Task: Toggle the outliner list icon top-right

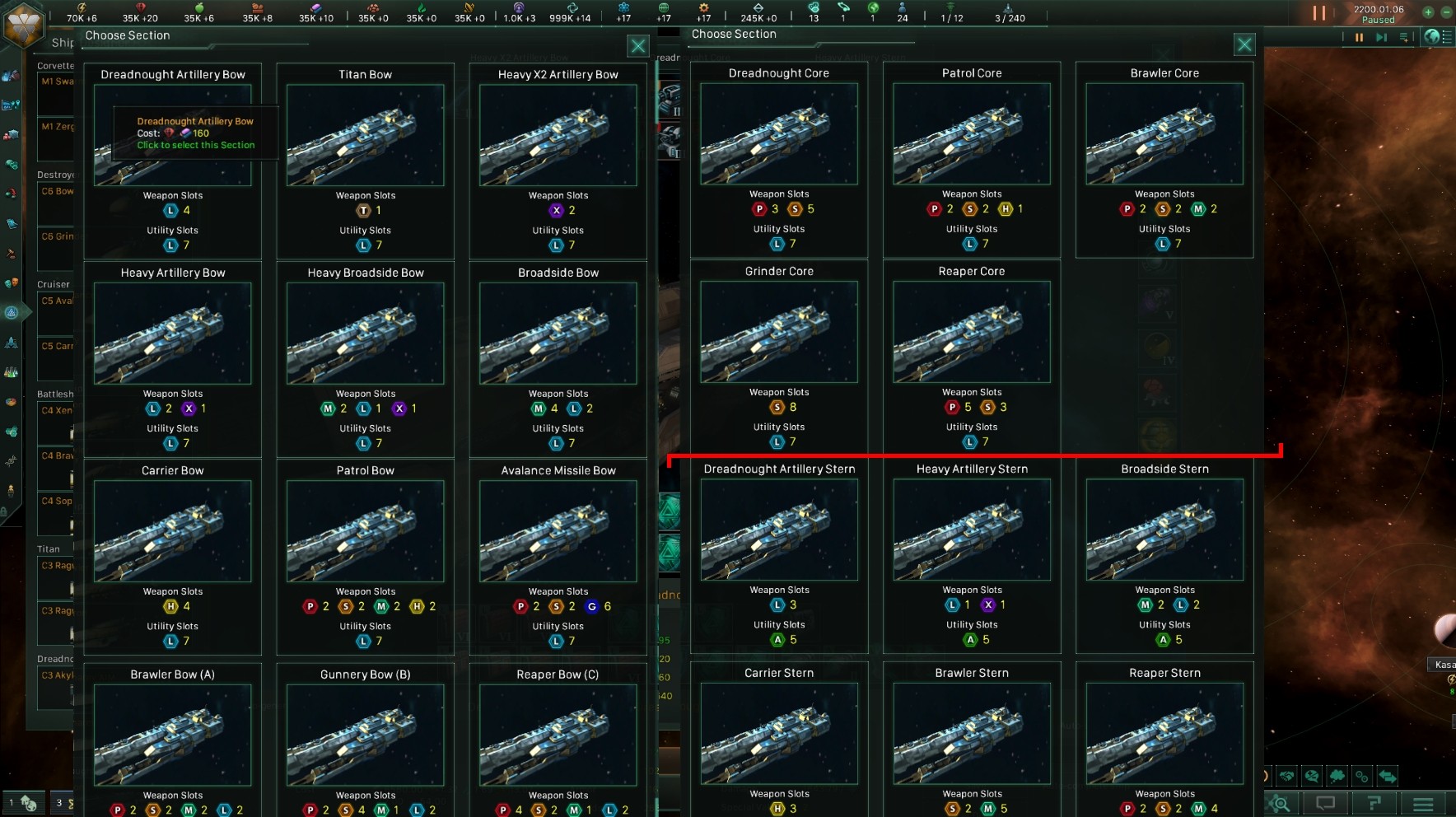Action: 1447,37
